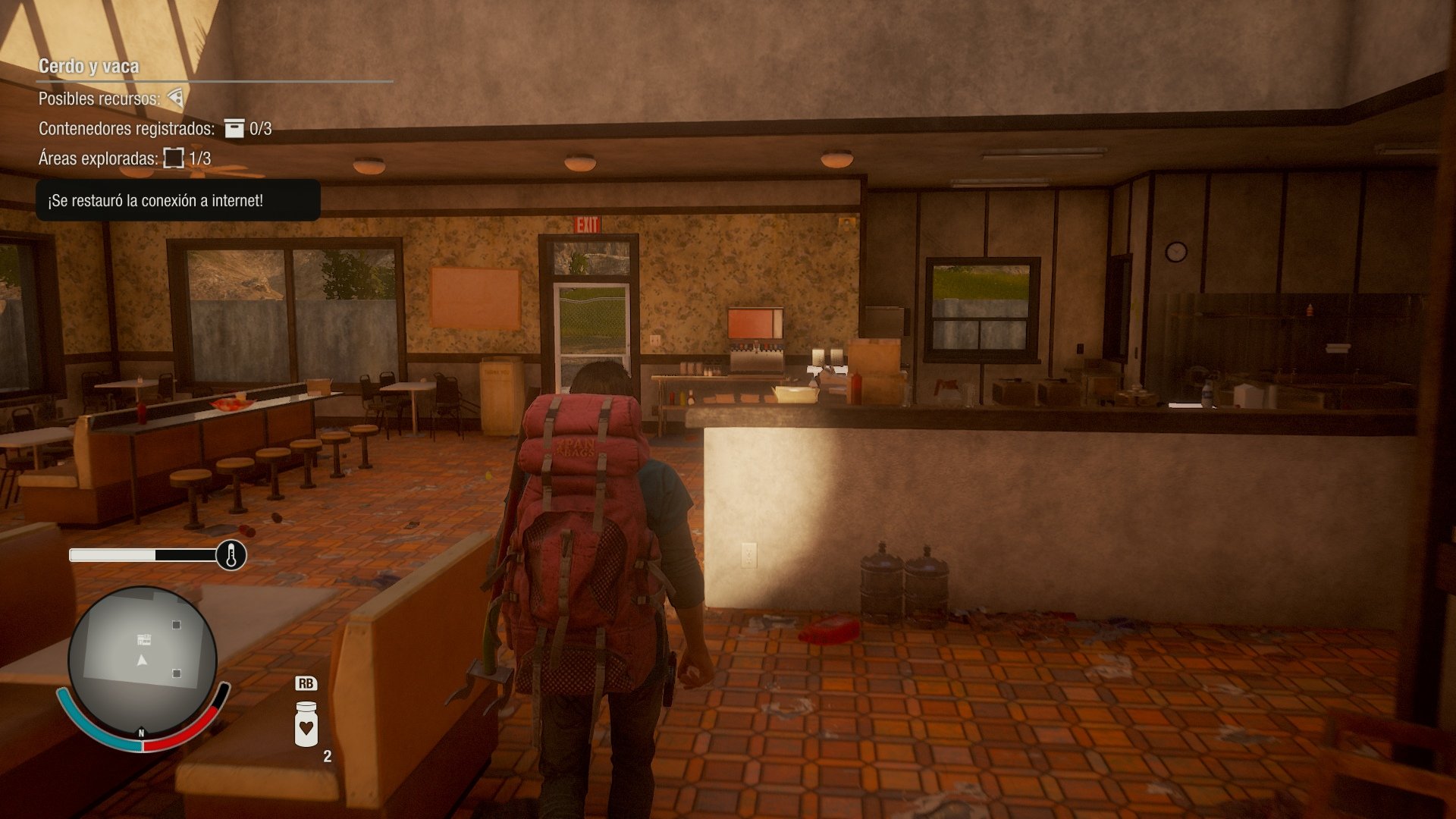Expand the Posibles recursos row

point(99,98)
